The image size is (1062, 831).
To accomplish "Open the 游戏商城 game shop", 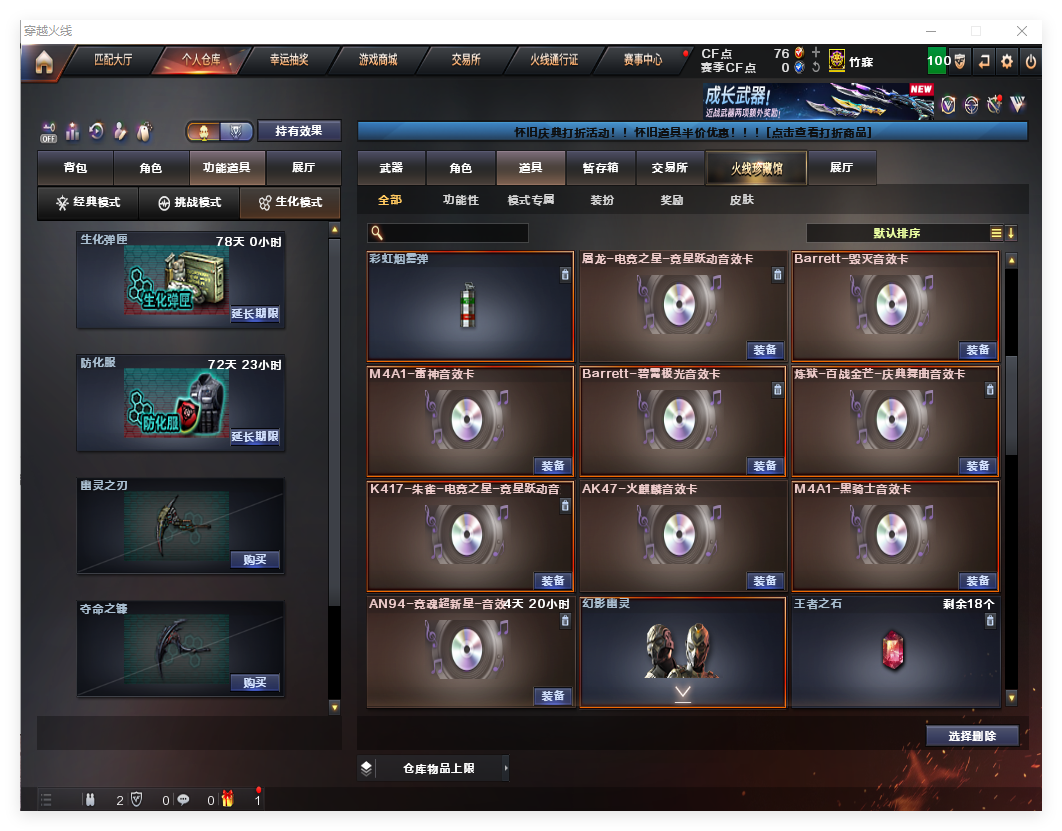I will 378,60.
